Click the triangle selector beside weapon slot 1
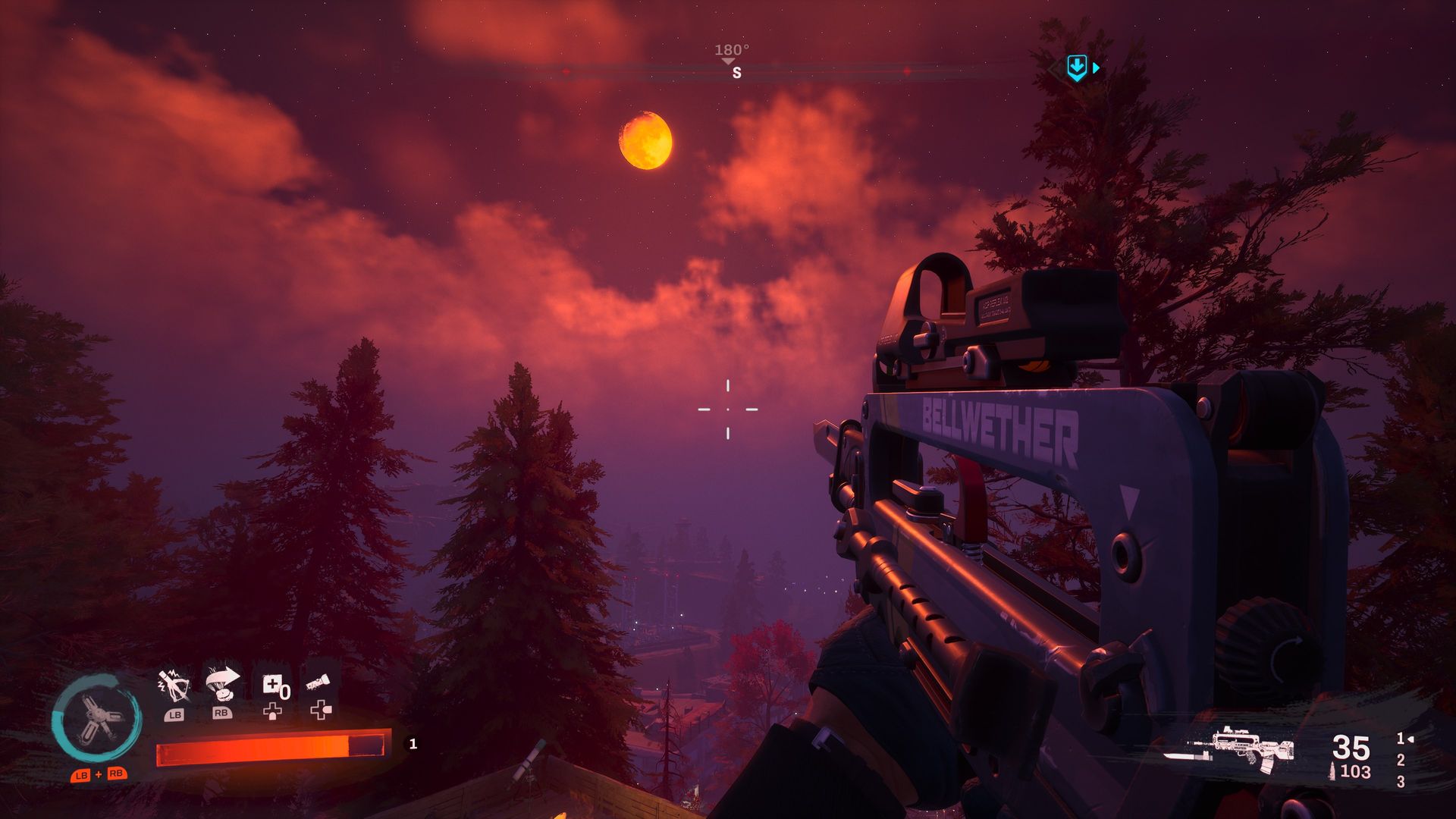 (1410, 739)
